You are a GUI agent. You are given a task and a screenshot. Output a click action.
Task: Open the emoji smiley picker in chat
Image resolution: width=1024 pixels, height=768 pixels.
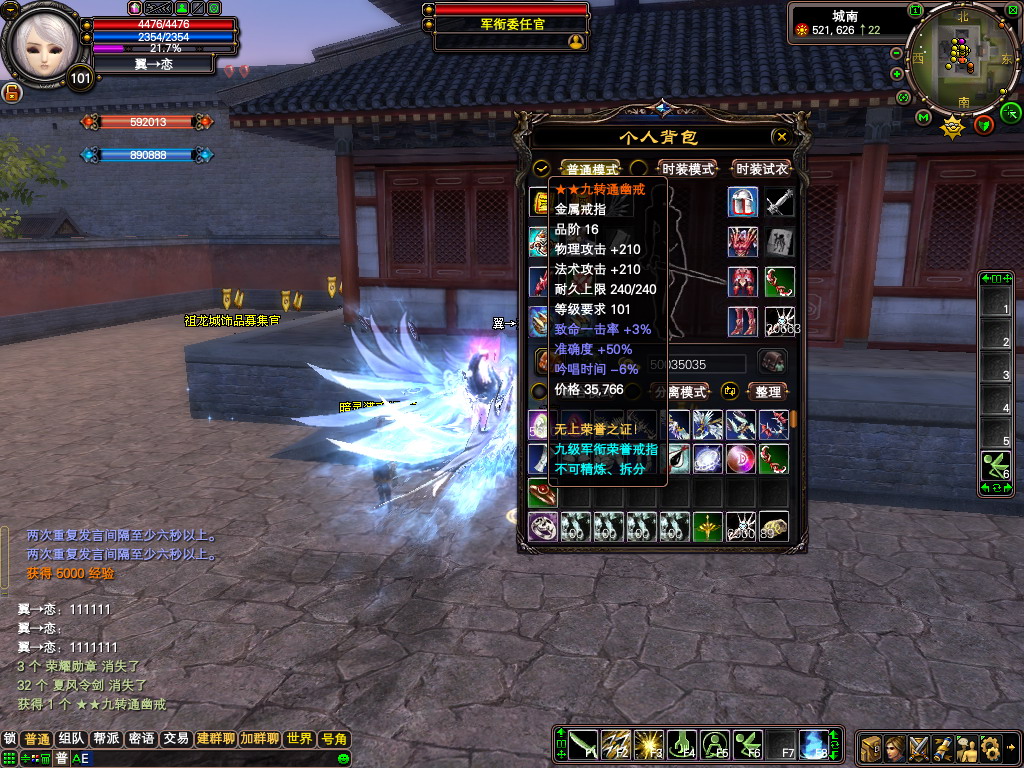(x=343, y=759)
